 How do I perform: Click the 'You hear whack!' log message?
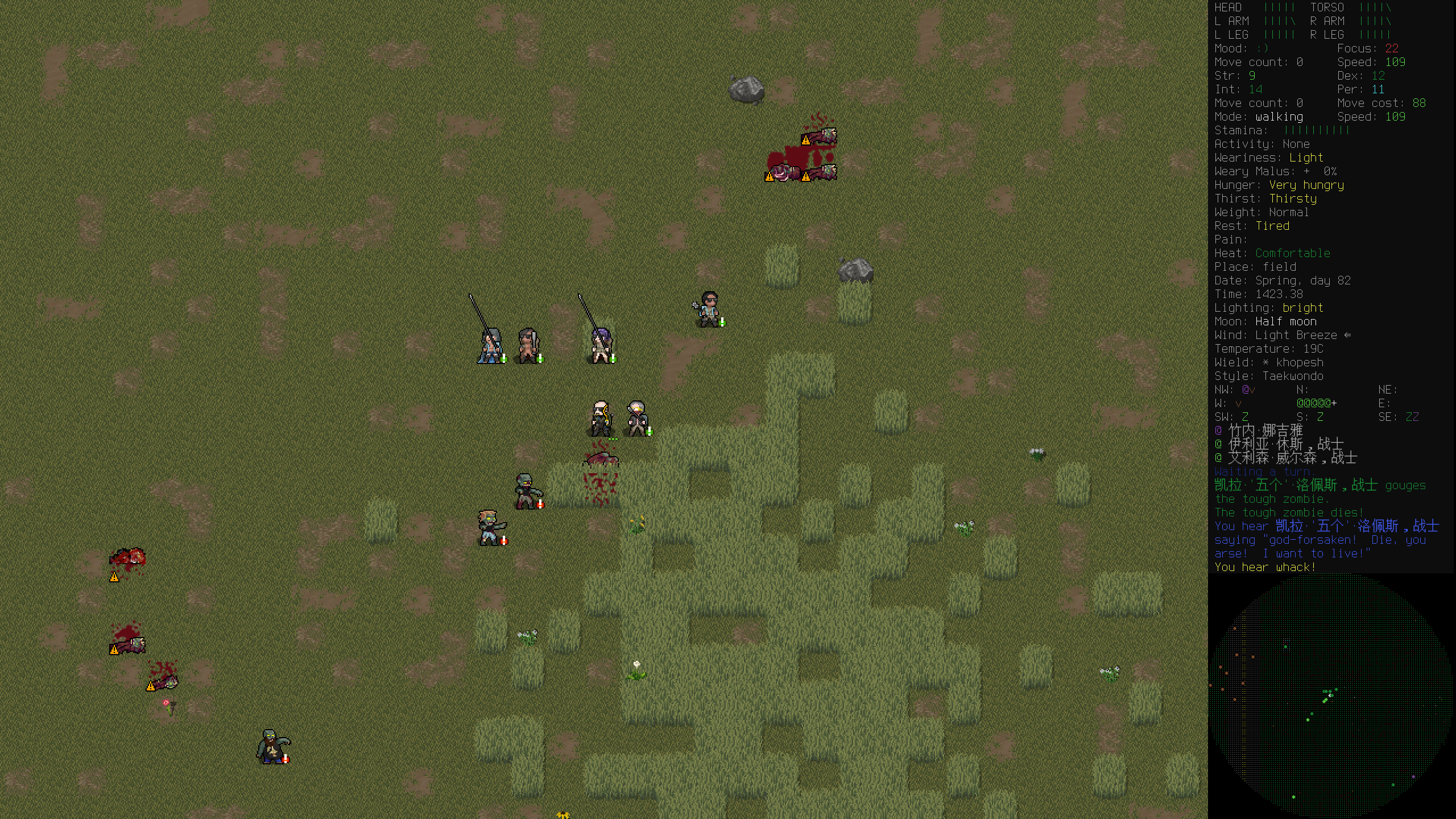click(1265, 567)
